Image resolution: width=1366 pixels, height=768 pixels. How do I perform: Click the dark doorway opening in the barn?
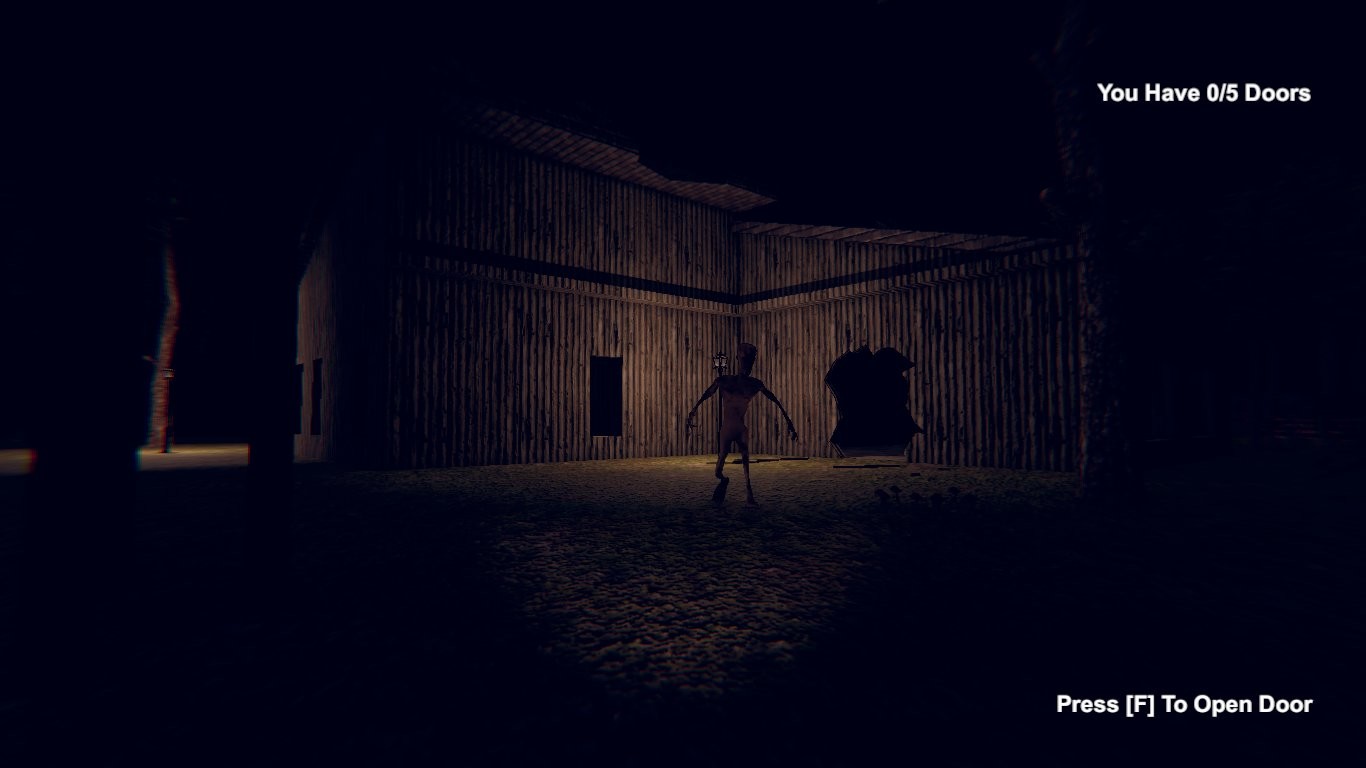(x=872, y=400)
